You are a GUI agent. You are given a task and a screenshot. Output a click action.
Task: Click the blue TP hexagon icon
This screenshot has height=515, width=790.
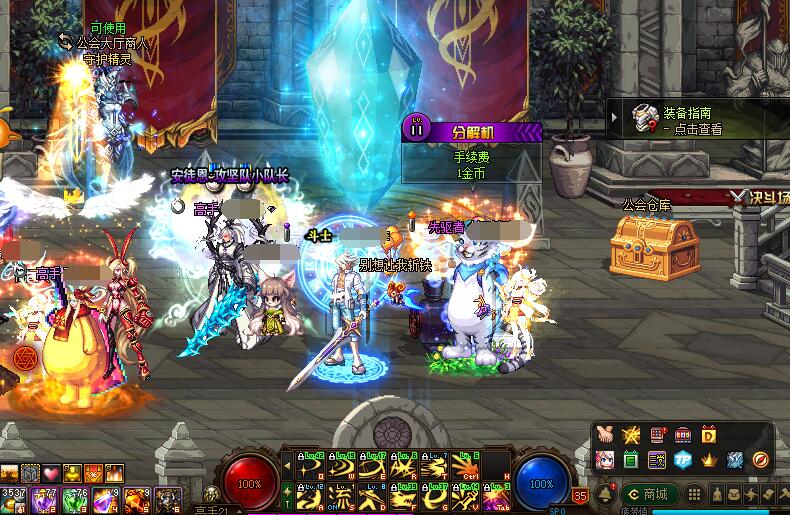click(683, 460)
